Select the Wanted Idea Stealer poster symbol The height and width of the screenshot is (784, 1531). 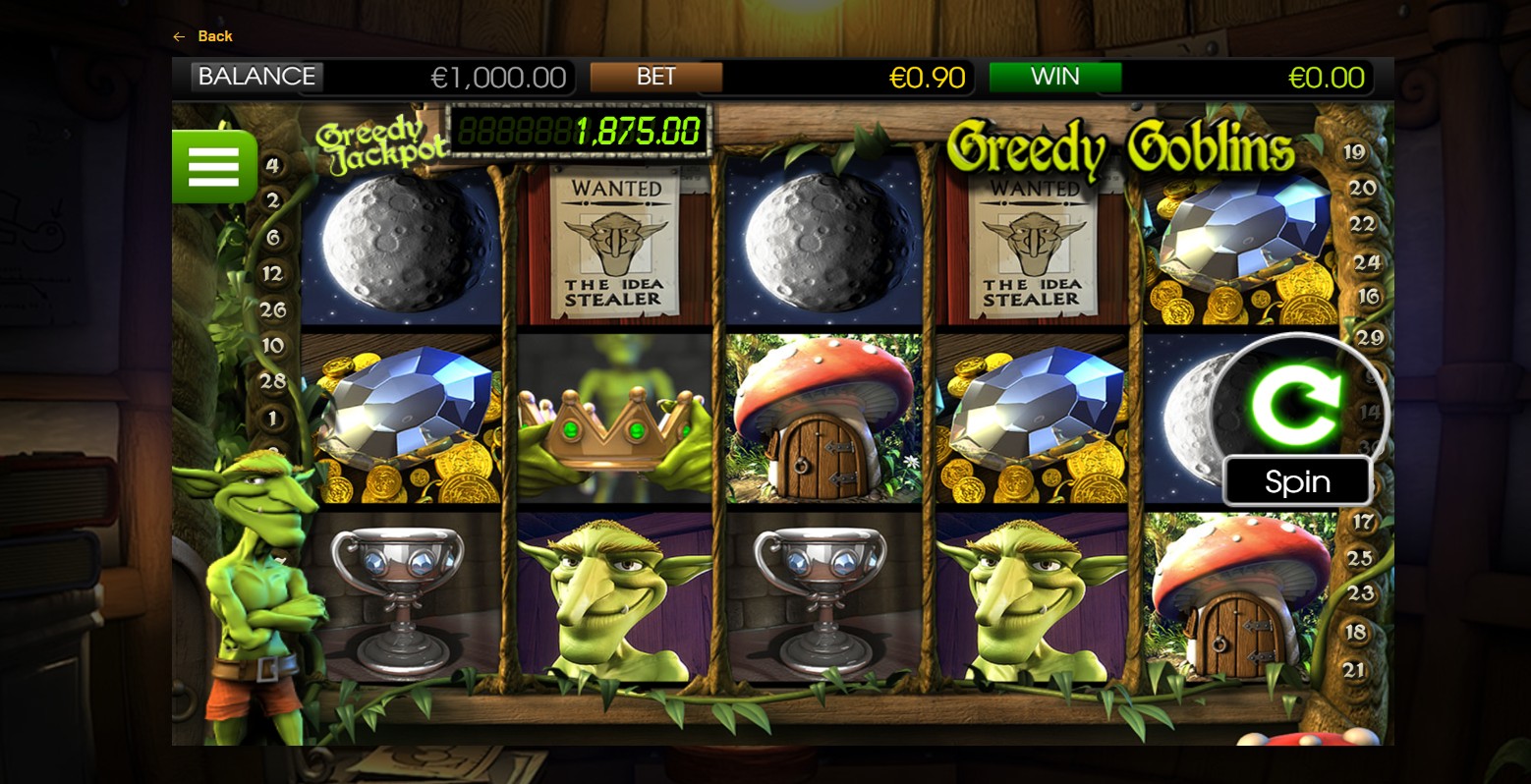pyautogui.click(x=614, y=243)
